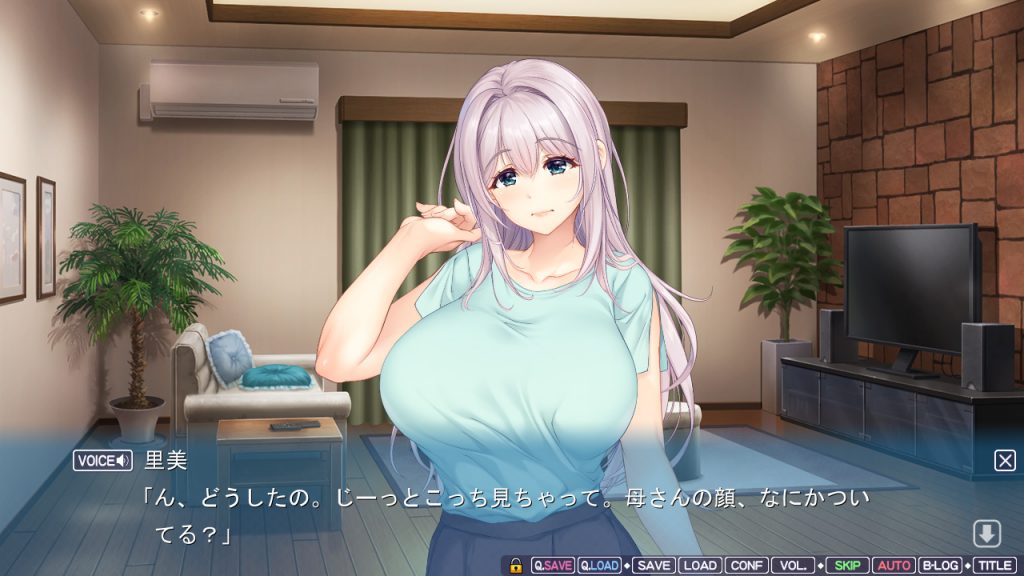Close the dialogue text window
Viewport: 1024px width, 576px height.
[1004, 460]
